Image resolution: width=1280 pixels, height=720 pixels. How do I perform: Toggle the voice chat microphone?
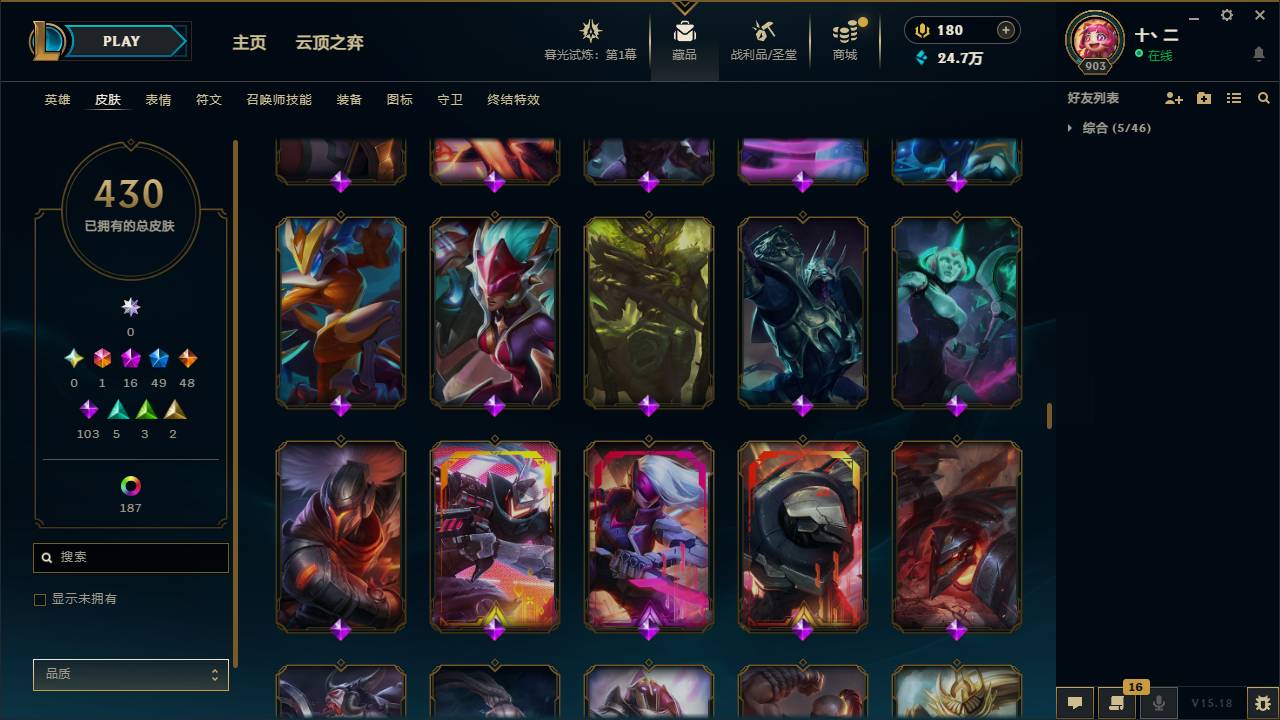(x=1157, y=704)
